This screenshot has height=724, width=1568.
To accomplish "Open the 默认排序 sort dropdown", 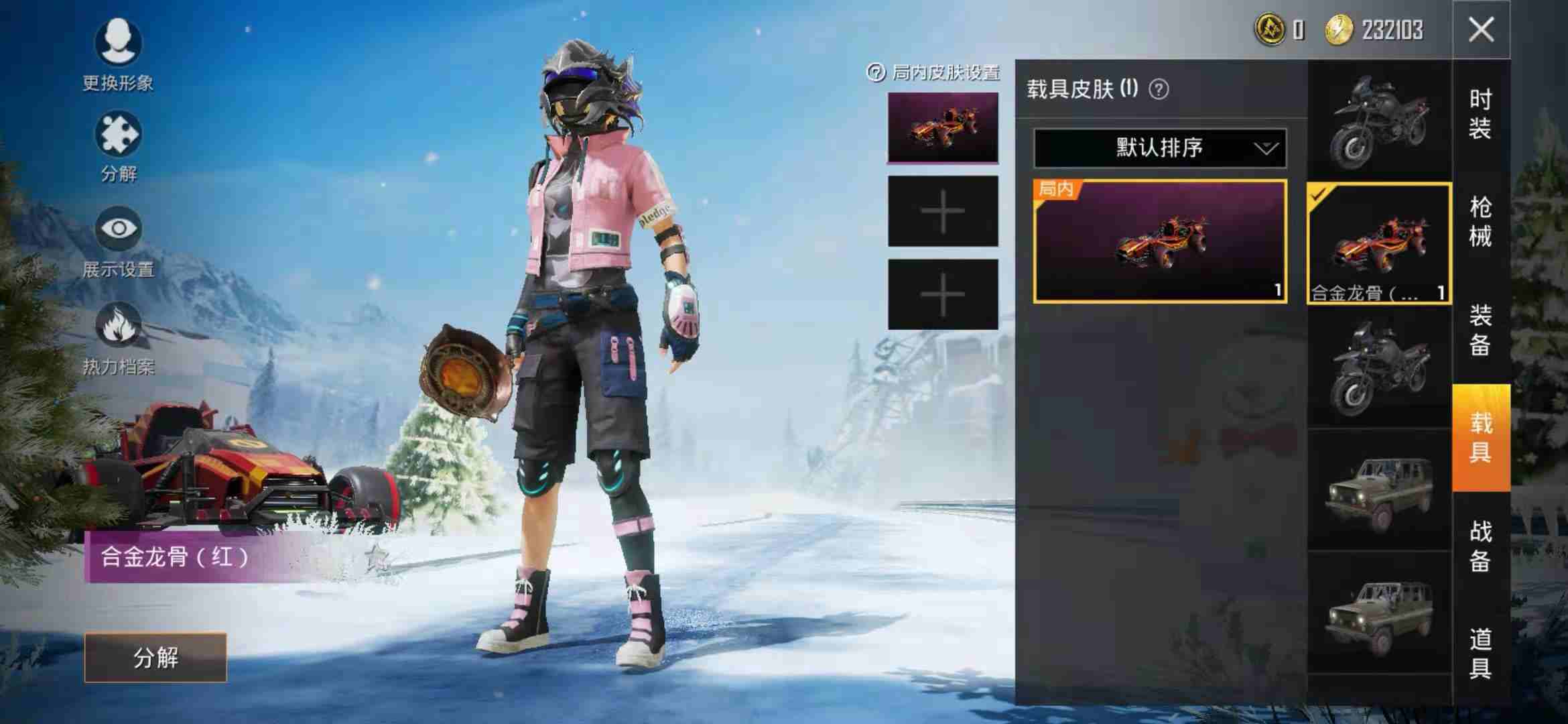I will coord(1160,147).
